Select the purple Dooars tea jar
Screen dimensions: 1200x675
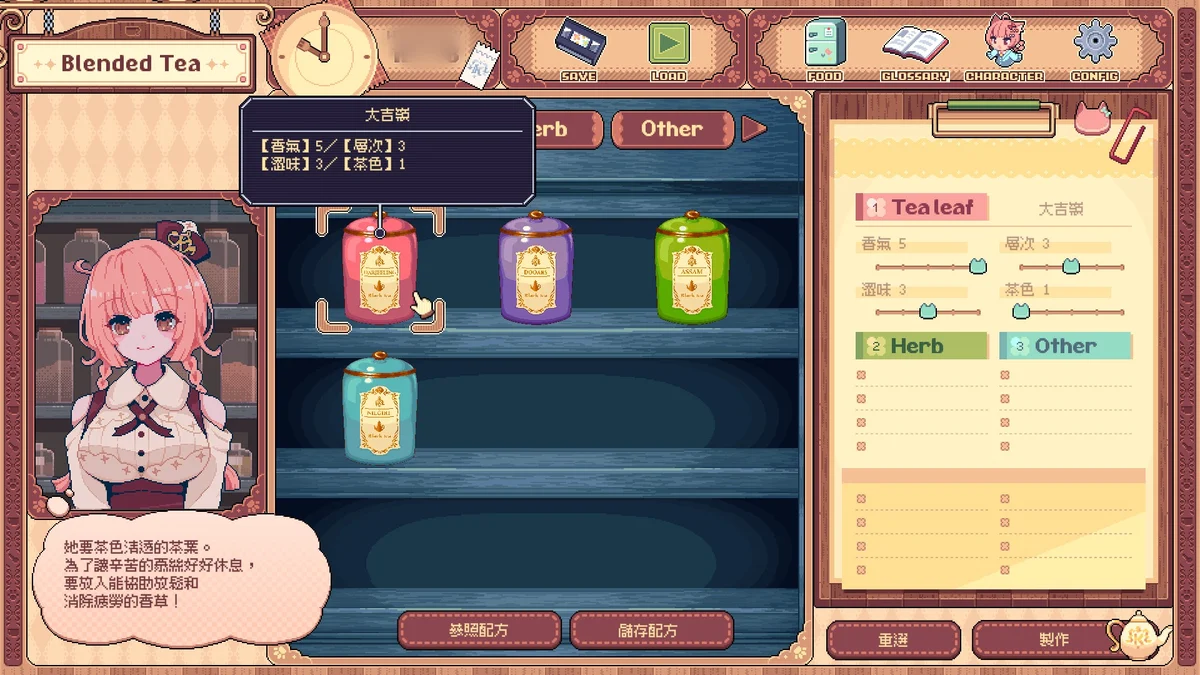tap(536, 268)
